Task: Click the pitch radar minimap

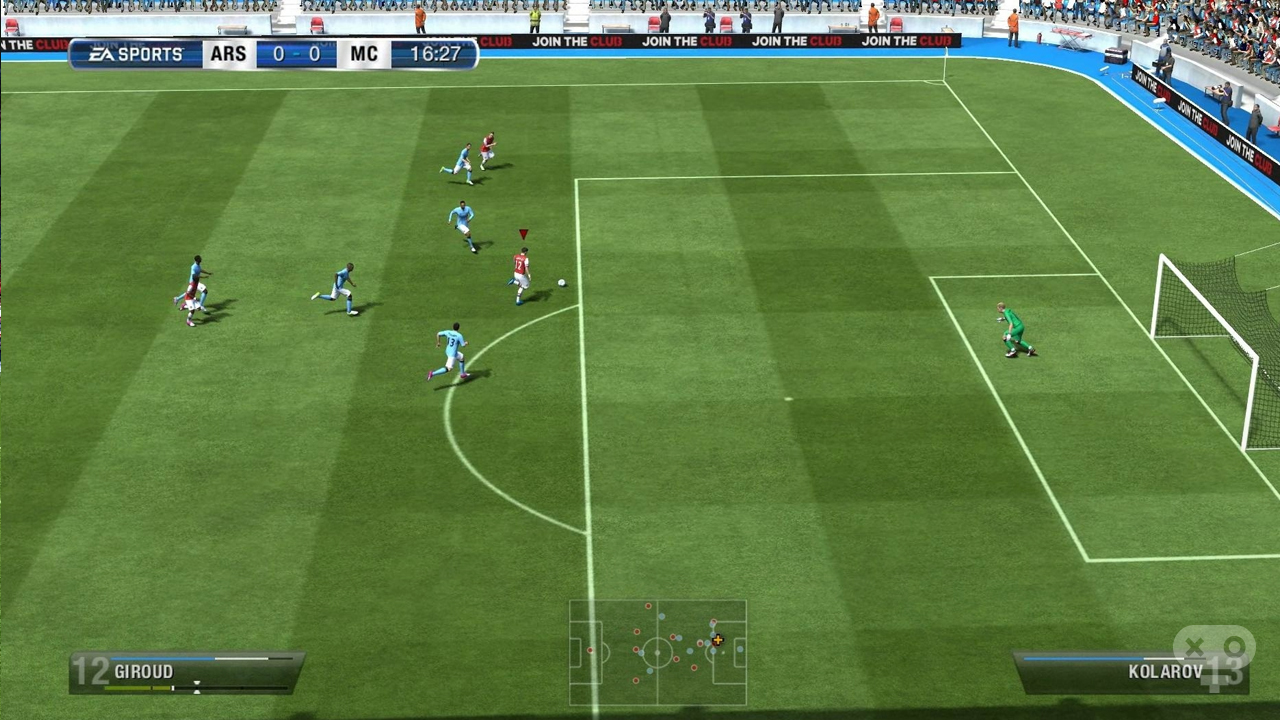Action: 657,653
